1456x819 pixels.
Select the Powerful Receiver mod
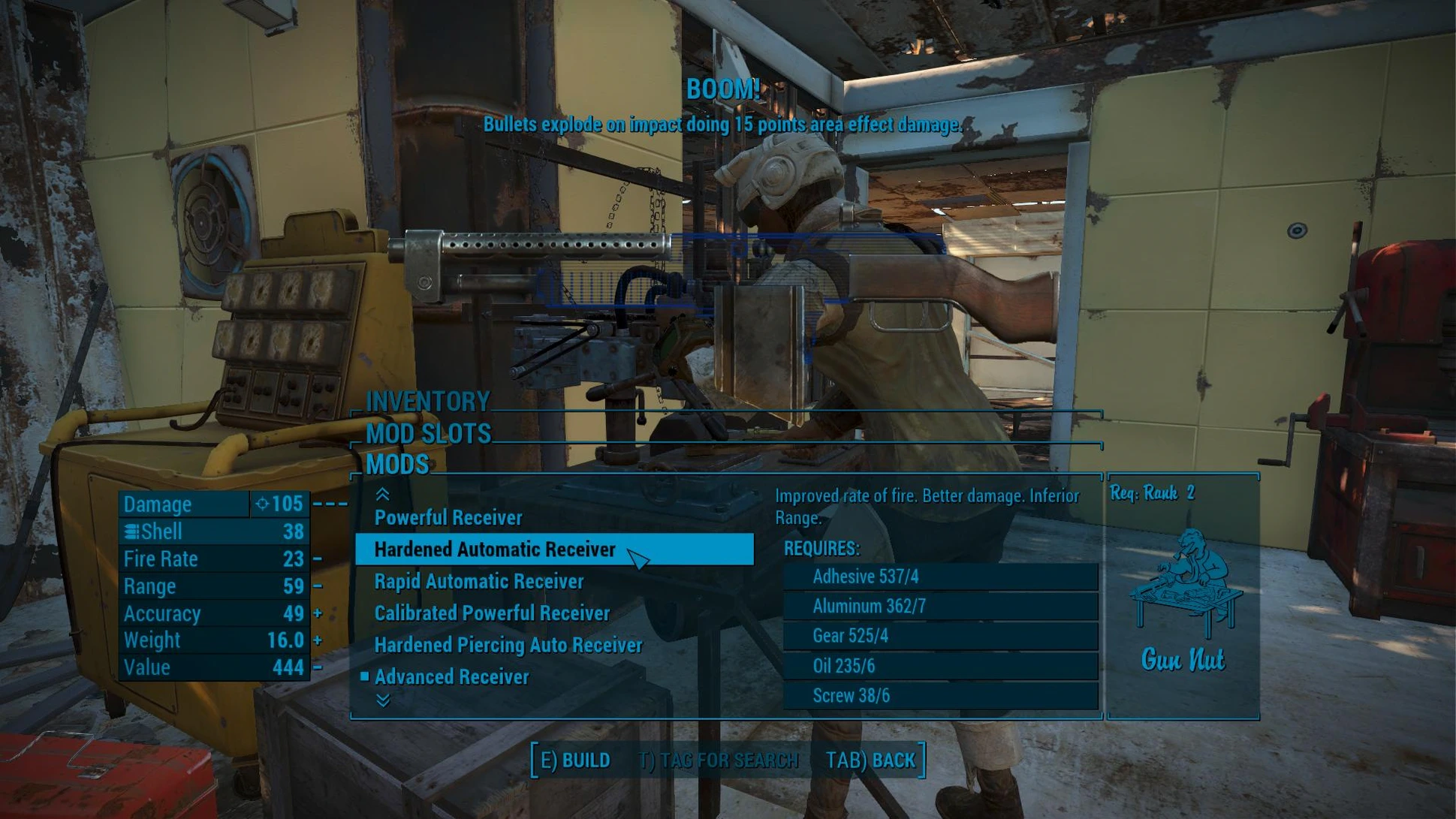pos(448,518)
